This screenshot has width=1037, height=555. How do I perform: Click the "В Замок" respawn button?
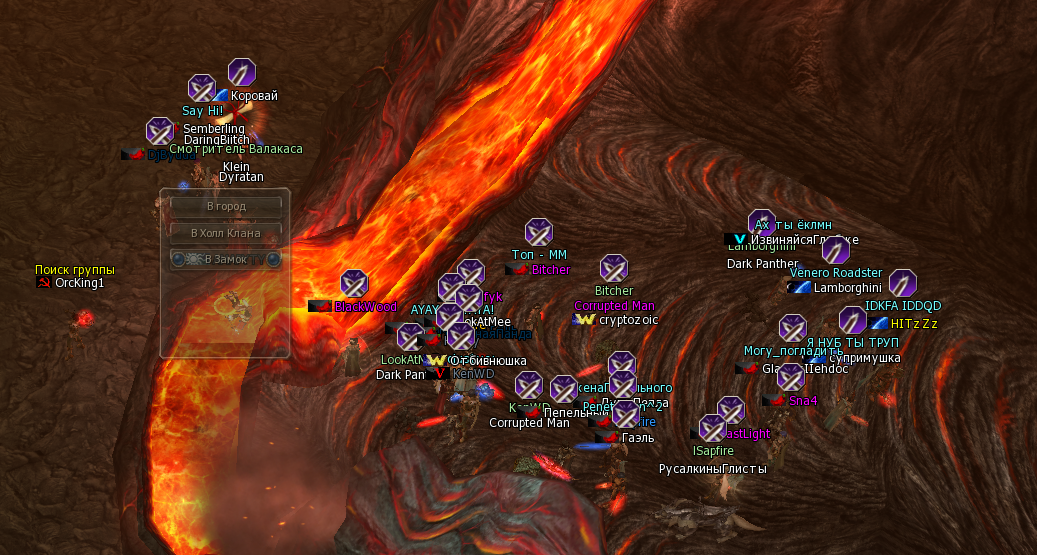225,259
